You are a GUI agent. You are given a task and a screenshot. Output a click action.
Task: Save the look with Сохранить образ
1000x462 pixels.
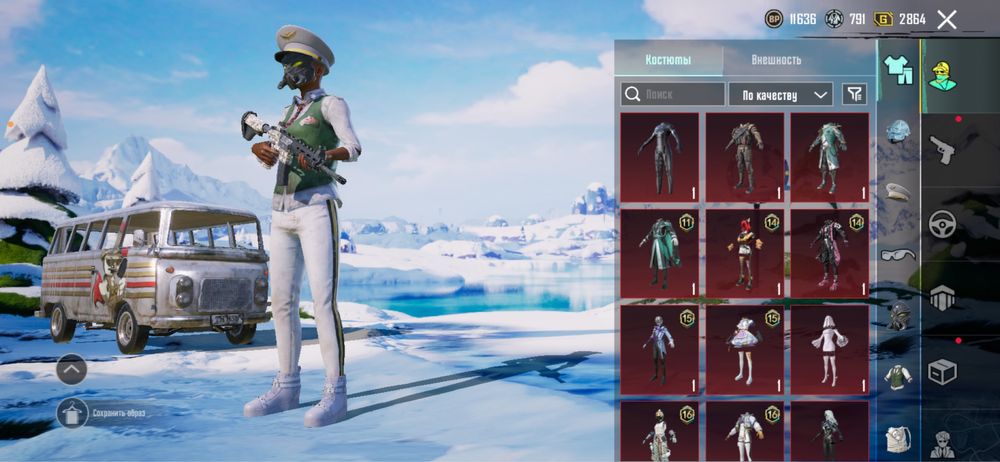[73, 413]
